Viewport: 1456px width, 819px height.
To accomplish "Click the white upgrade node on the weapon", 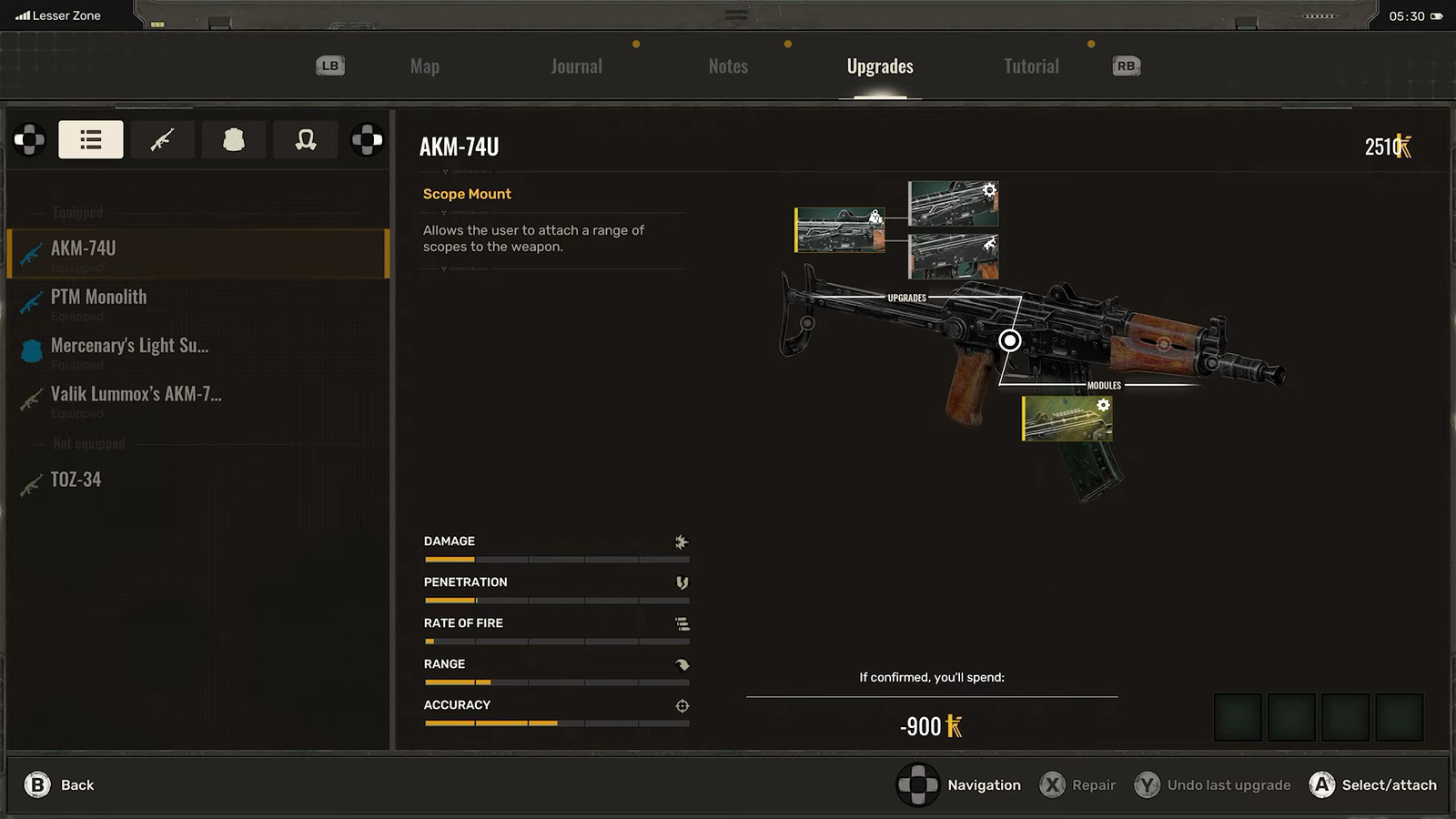I will click(1010, 339).
